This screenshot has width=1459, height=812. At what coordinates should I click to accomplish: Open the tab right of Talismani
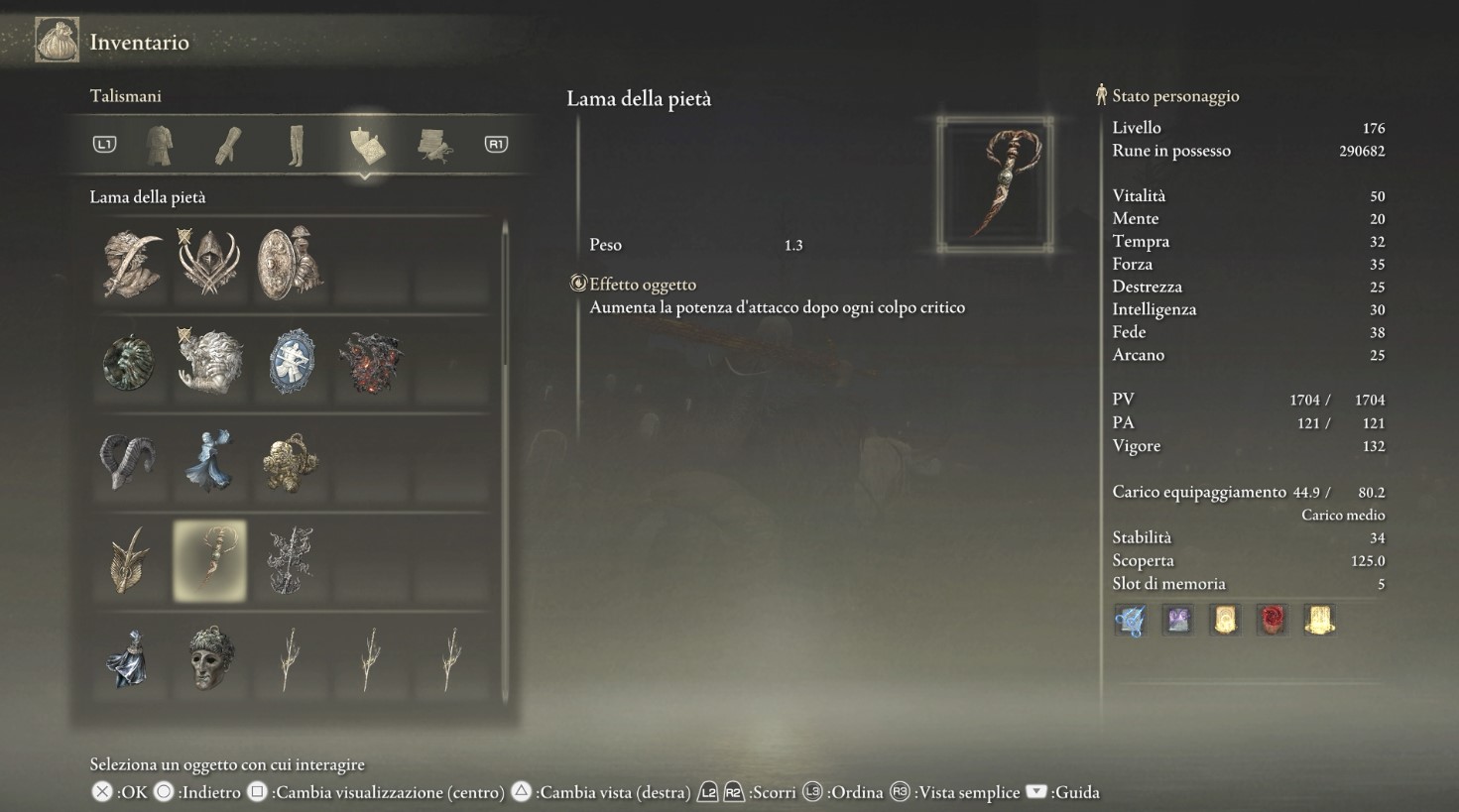[x=434, y=145]
